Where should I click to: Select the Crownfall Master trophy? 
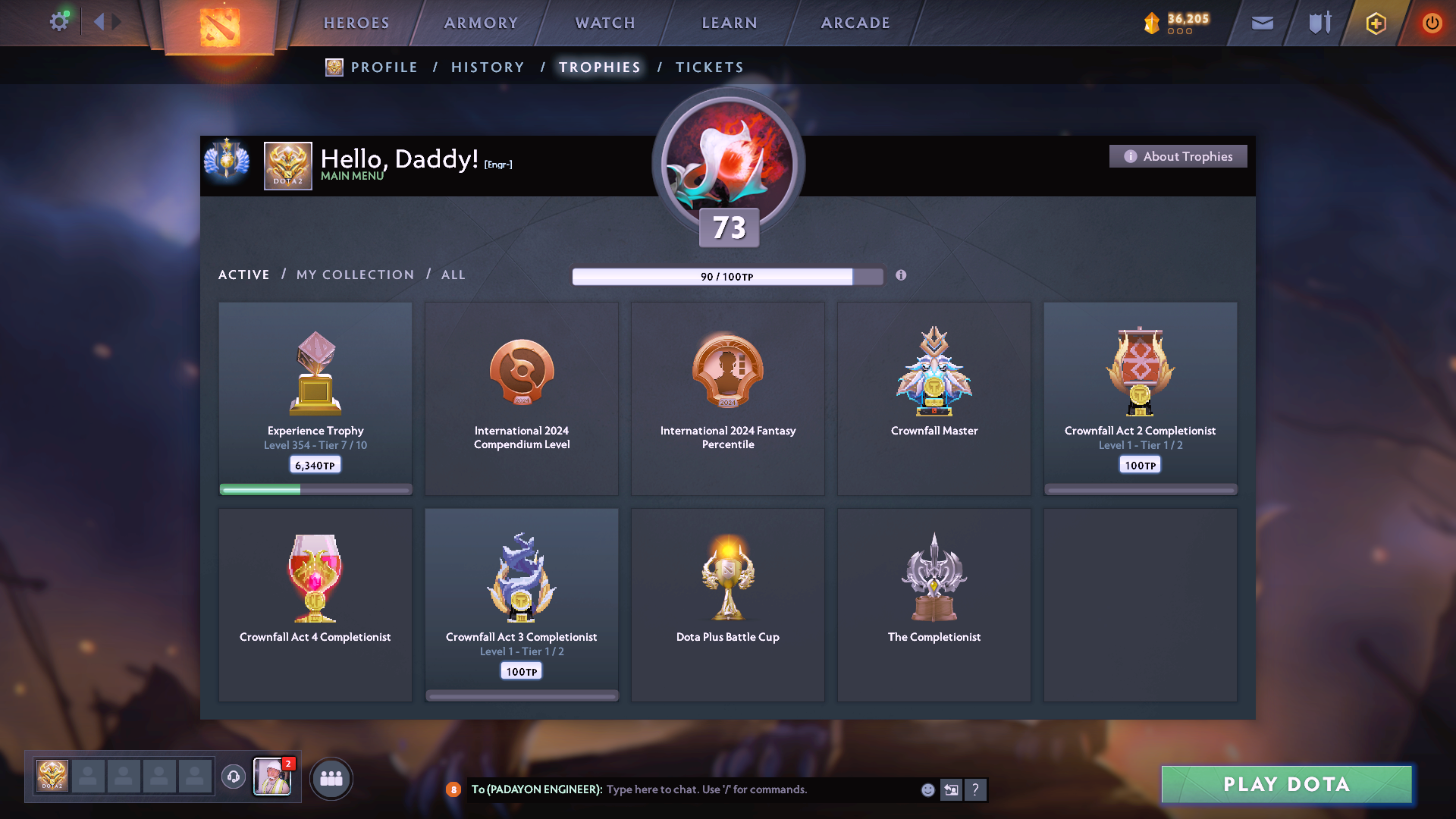pyautogui.click(x=934, y=398)
